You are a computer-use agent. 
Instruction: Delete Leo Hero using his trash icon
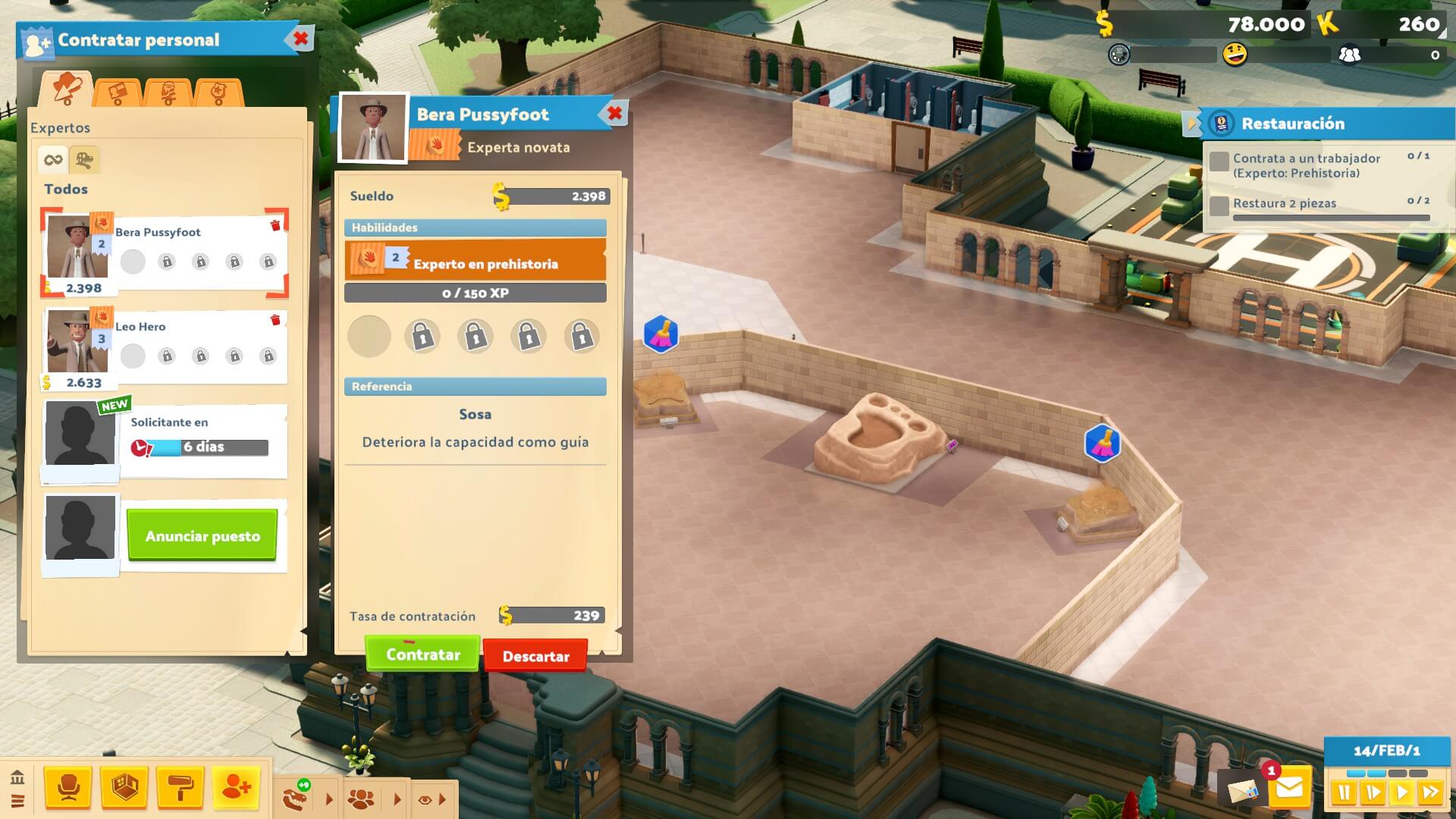point(275,320)
